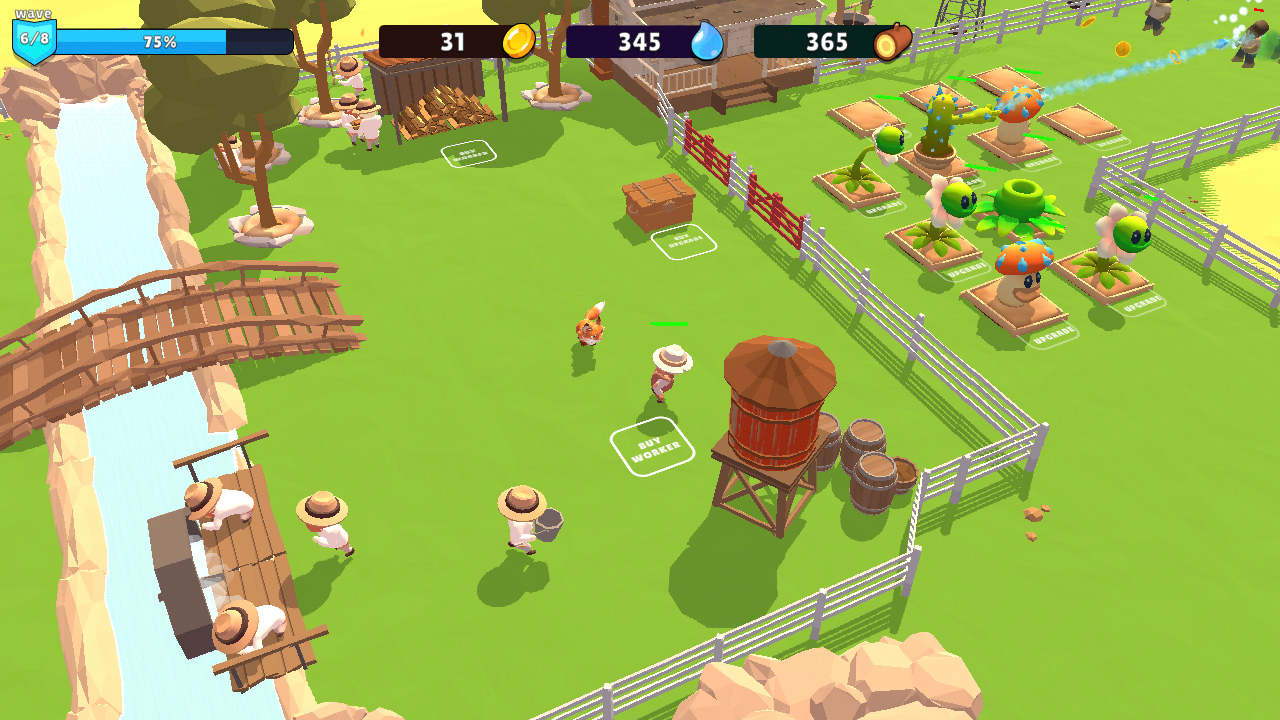Screen dimensions: 1280x720
Task: Click the UPGRADE plate under the mushroom turret
Action: point(1051,333)
